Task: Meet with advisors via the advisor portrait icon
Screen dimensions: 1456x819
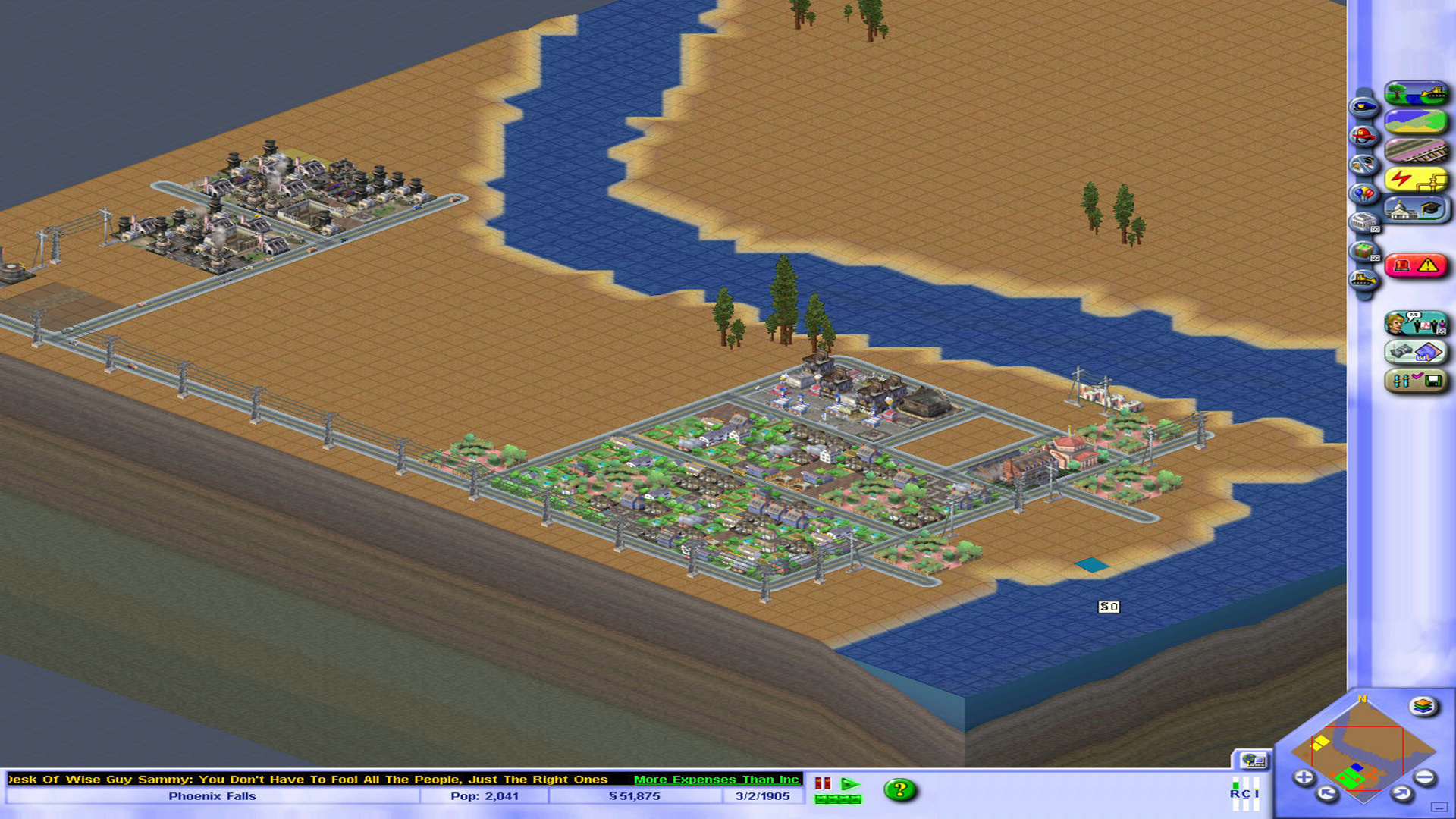Action: [x=1398, y=322]
